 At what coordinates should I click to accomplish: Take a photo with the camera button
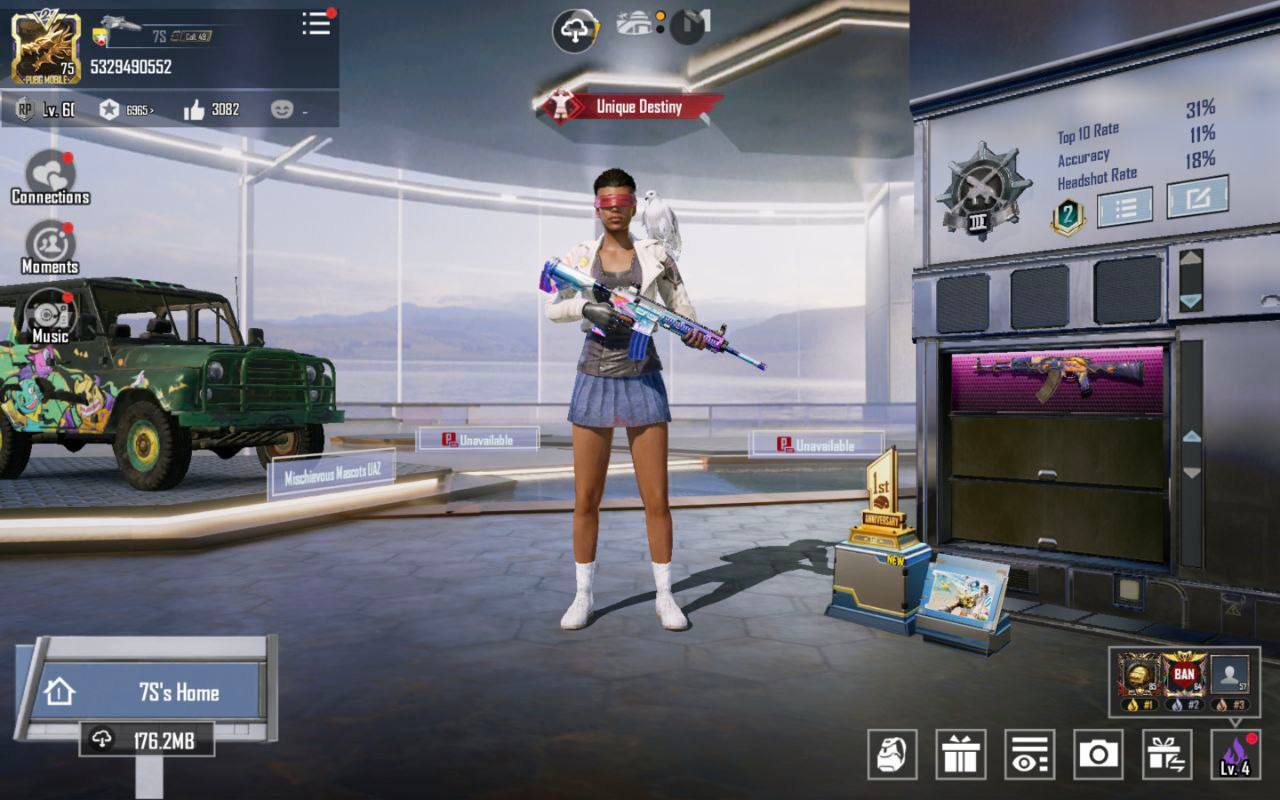[1098, 755]
